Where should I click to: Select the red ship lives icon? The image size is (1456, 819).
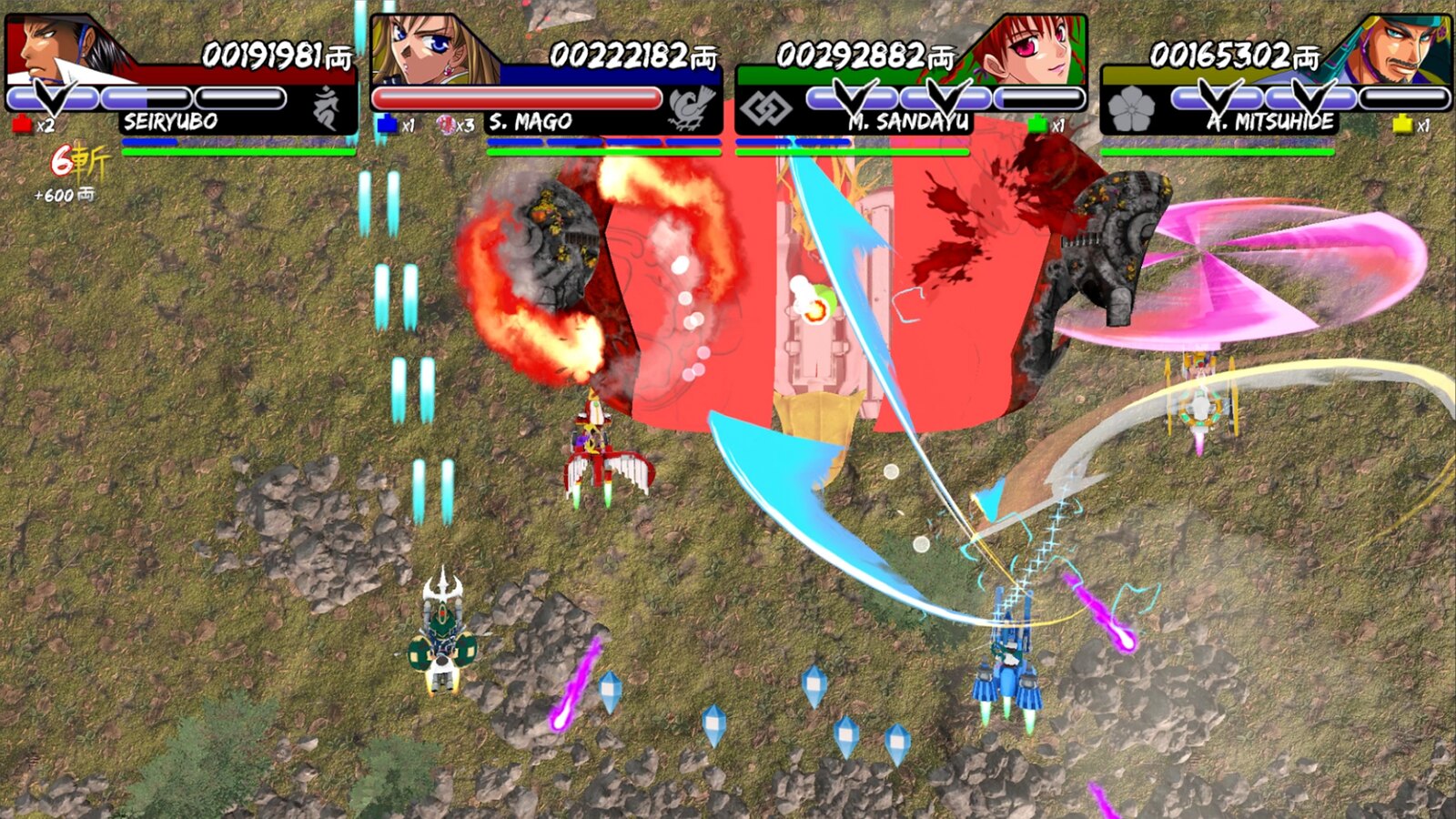click(x=23, y=125)
